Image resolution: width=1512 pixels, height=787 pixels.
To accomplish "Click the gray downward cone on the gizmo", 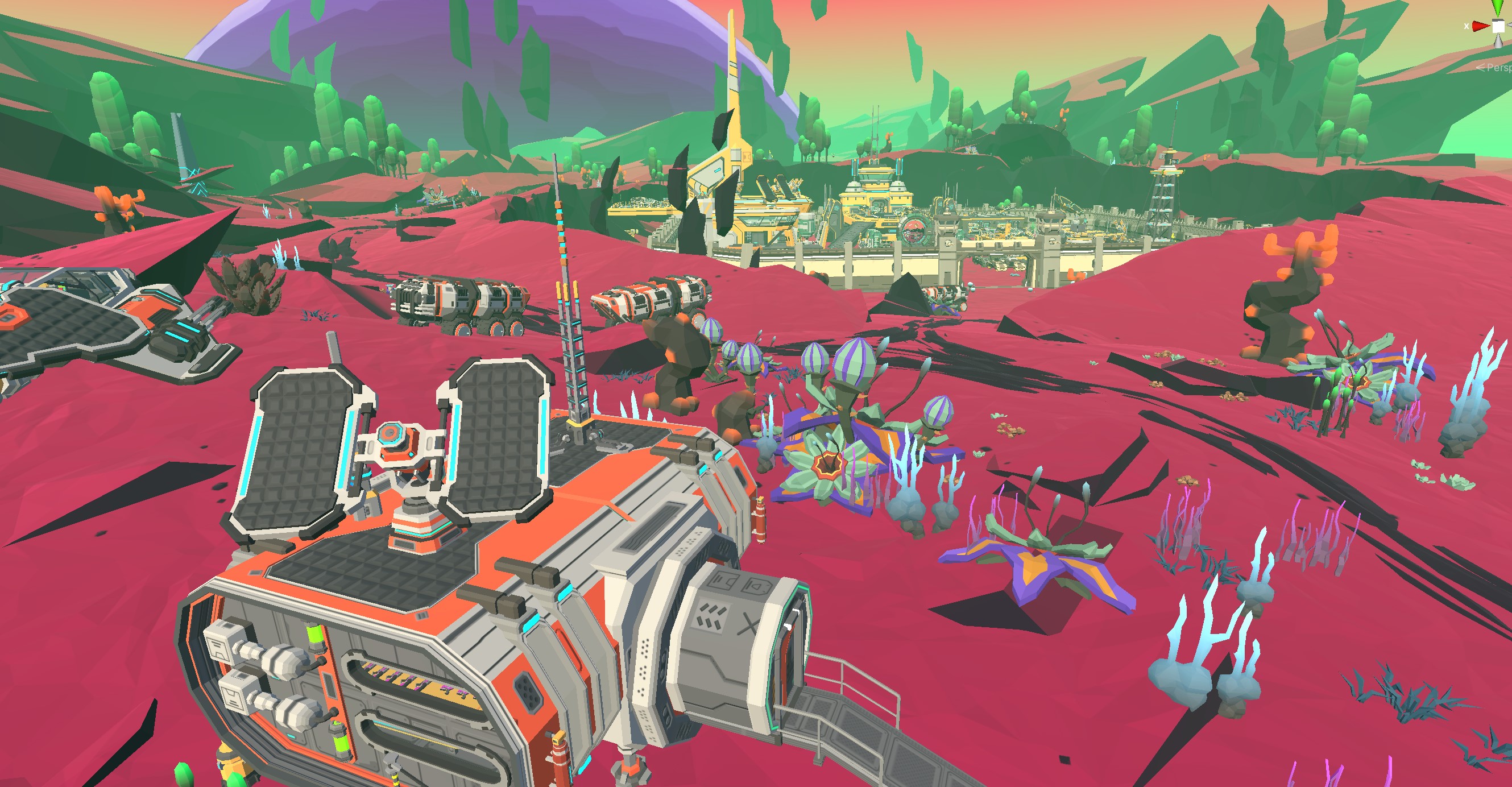I will pos(1499,42).
